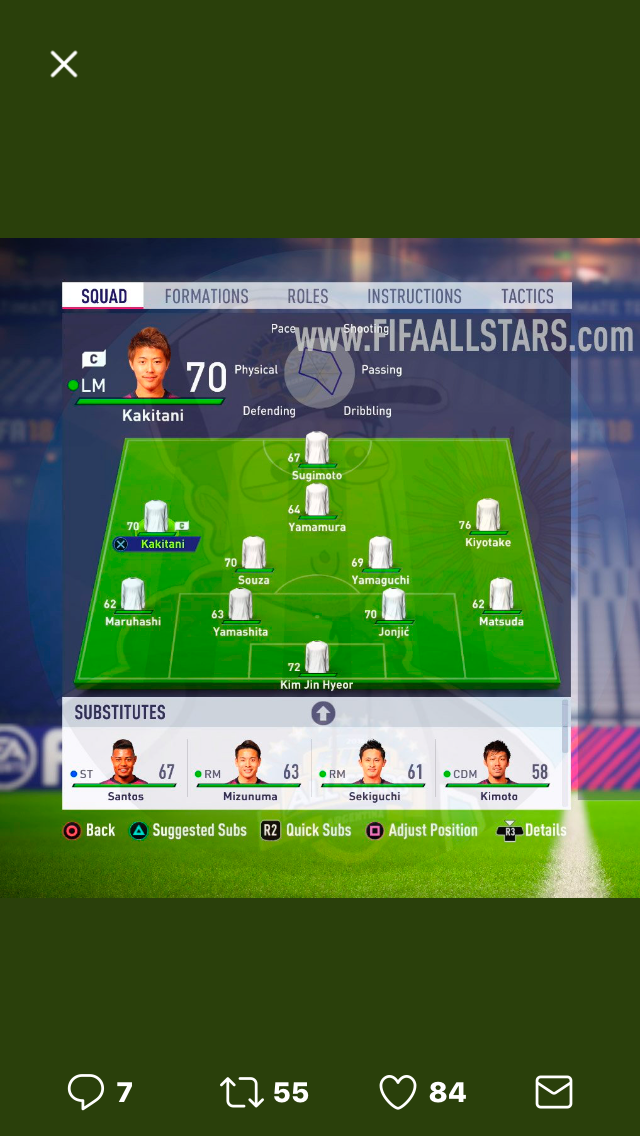Select striker Sugimoto on the pitch
The width and height of the screenshot is (640, 1136).
[317, 449]
